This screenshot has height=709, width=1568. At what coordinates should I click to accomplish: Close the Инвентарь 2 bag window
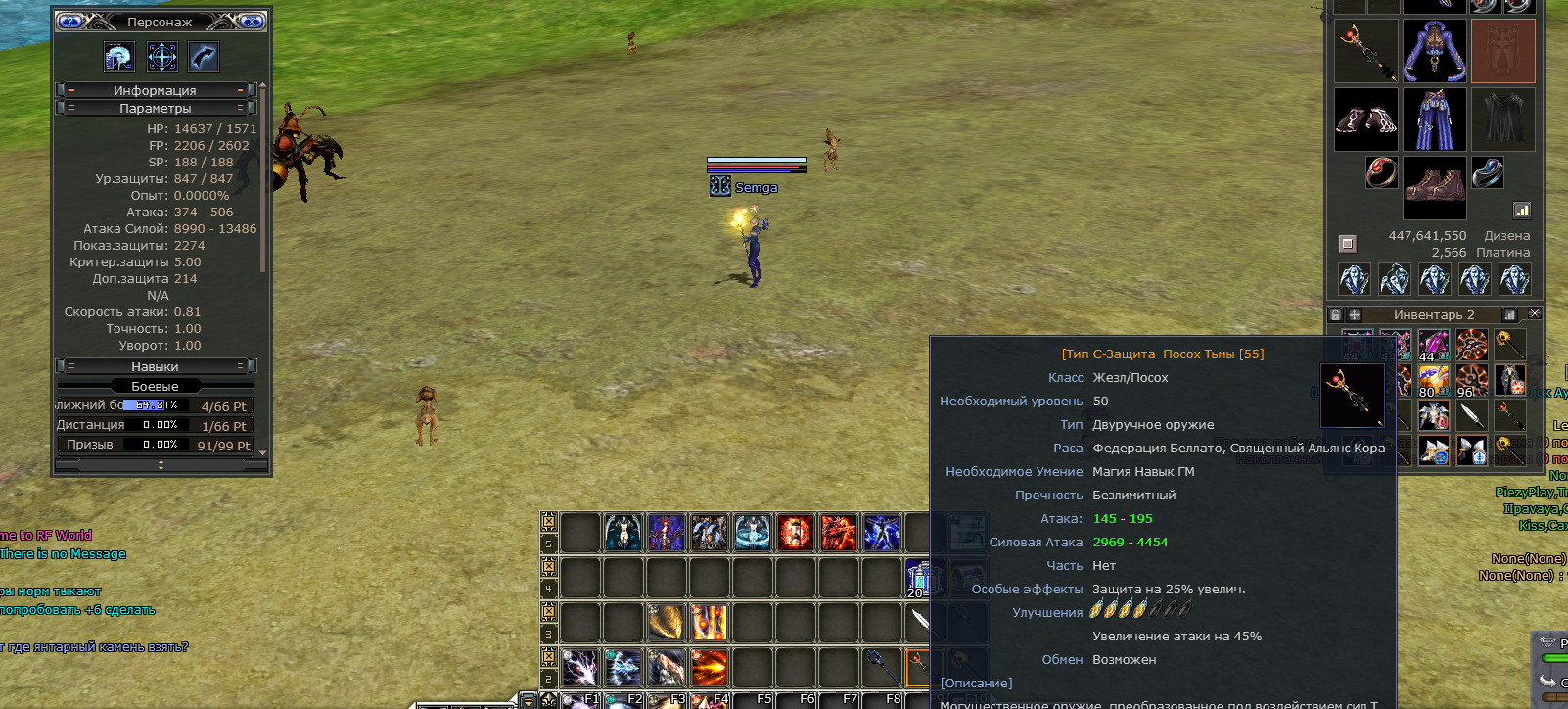(1534, 314)
